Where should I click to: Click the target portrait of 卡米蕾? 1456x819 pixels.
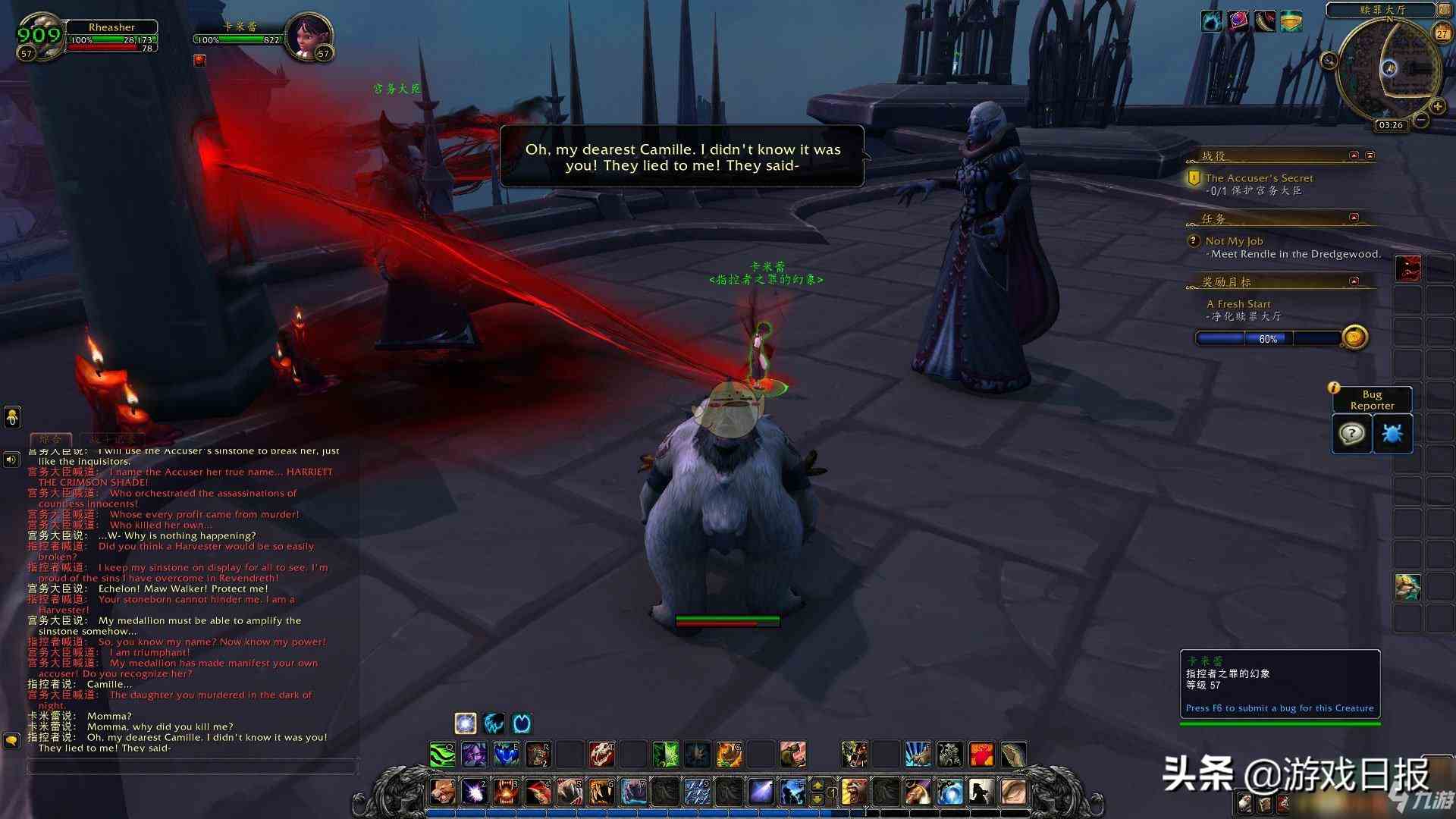pos(308,36)
